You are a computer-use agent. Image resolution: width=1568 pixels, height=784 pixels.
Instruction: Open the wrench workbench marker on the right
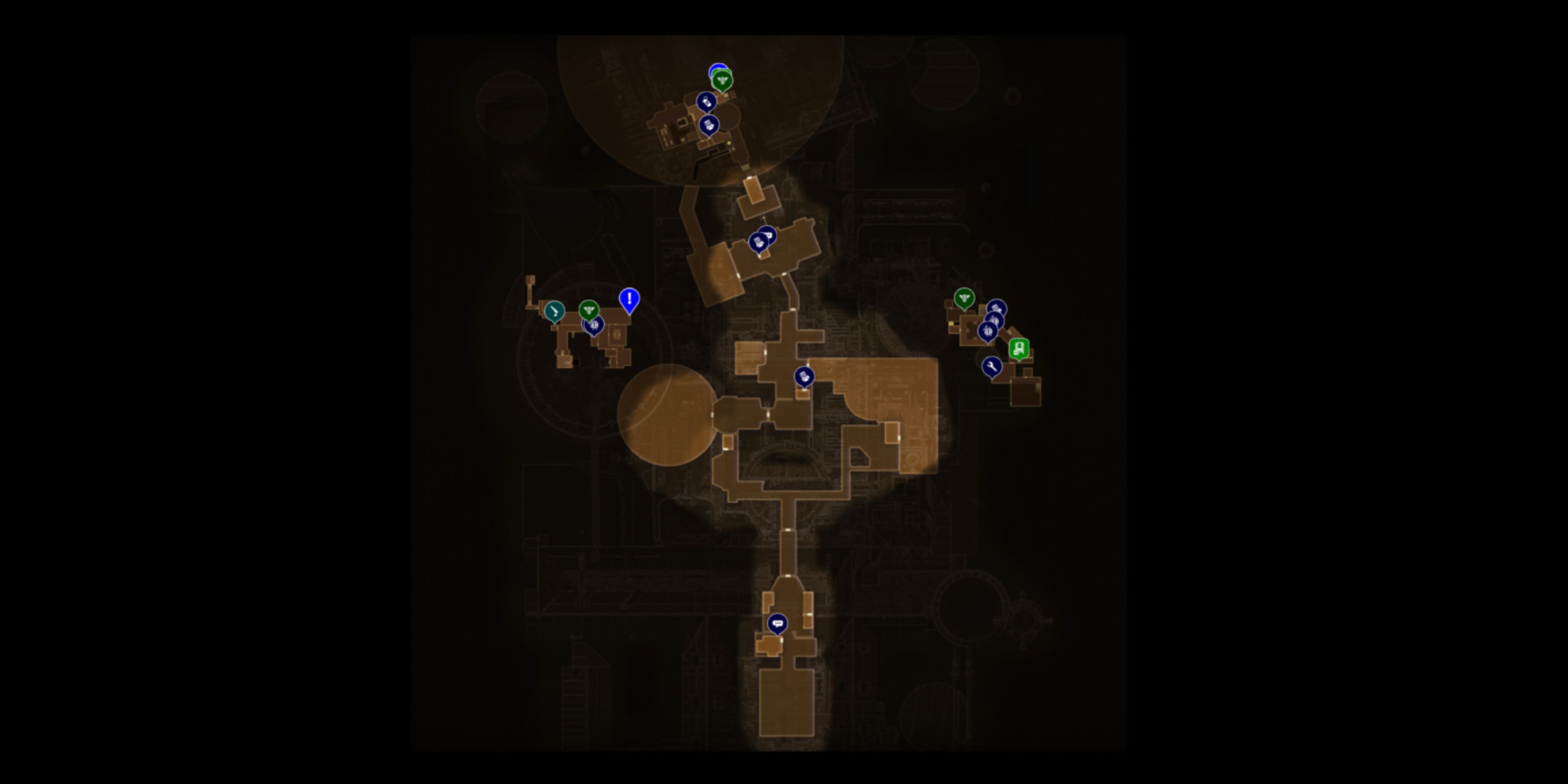[992, 367]
